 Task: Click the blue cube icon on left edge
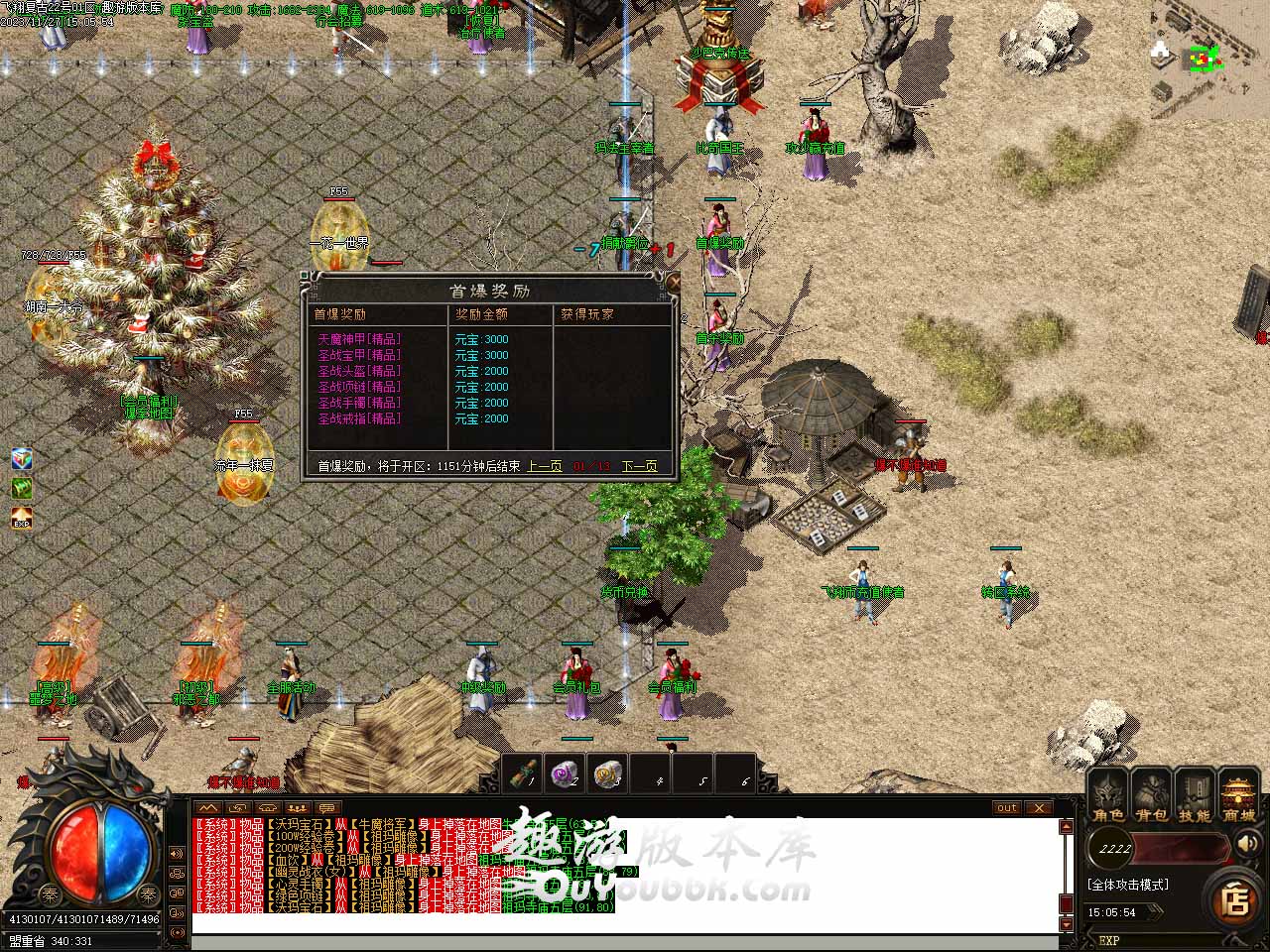22,459
